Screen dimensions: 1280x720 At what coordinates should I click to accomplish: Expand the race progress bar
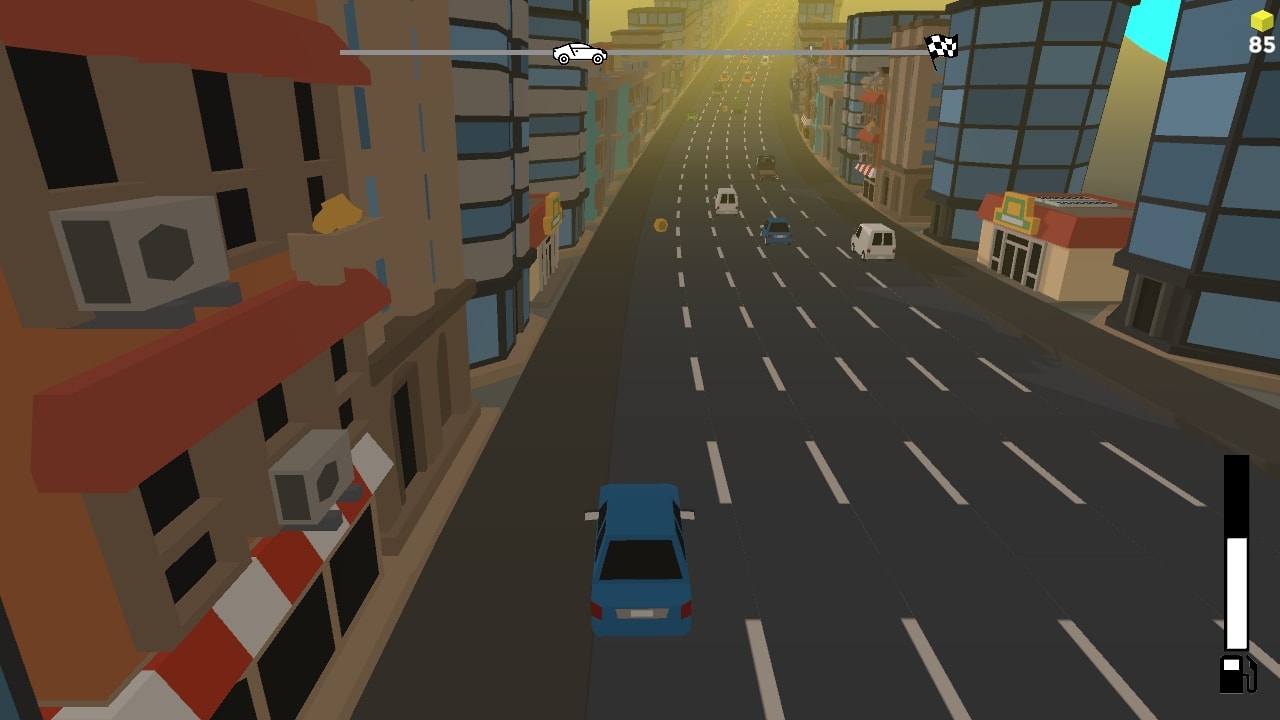click(x=700, y=48)
